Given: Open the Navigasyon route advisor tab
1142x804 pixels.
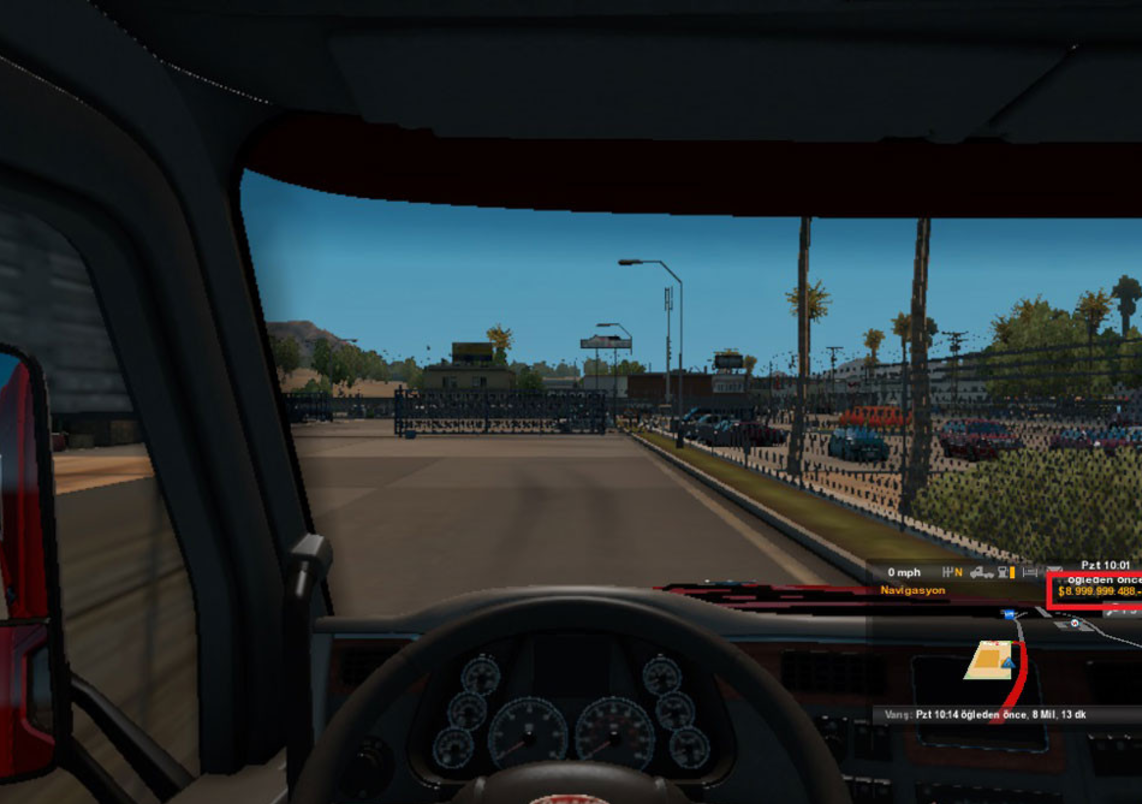Looking at the screenshot, I should click(913, 591).
